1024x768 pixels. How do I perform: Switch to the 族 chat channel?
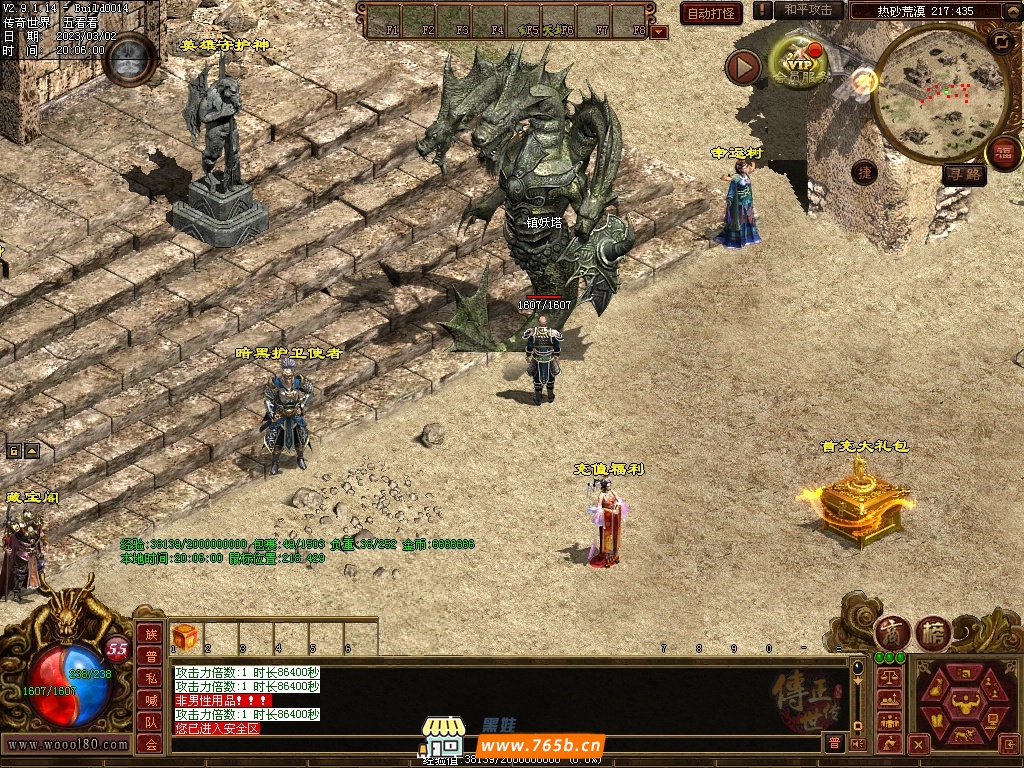[150, 634]
